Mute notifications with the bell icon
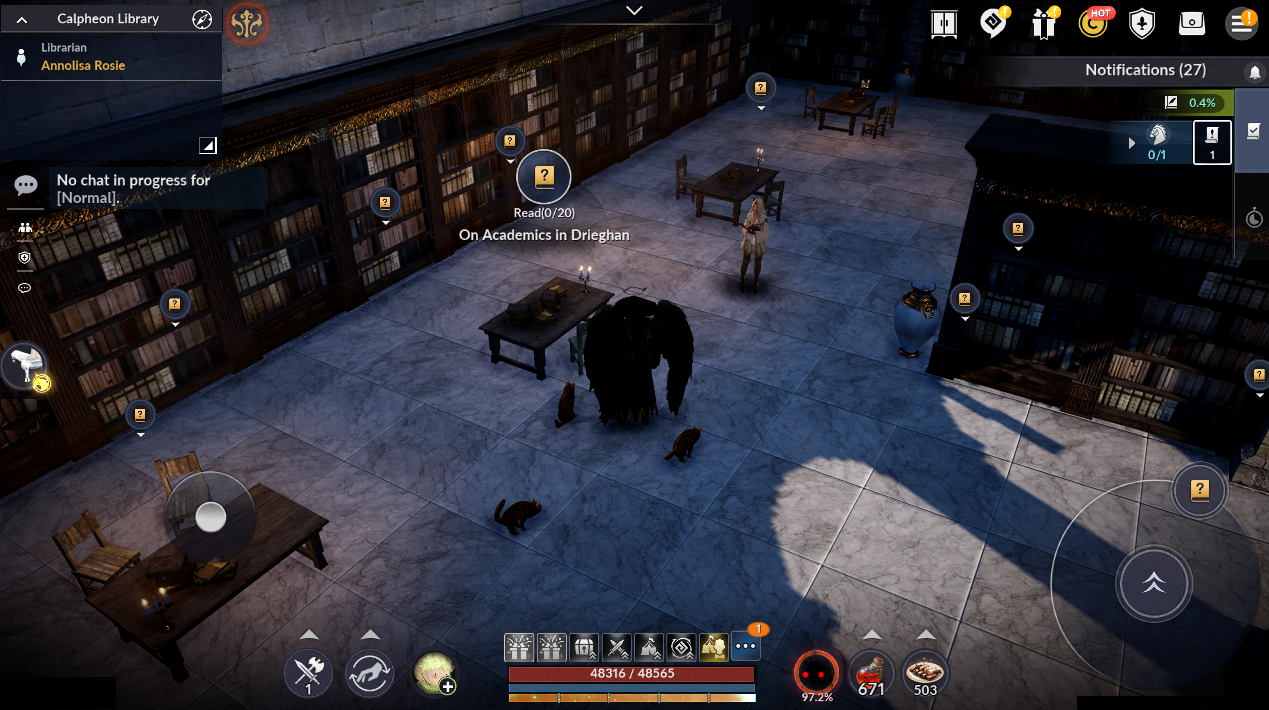The width and height of the screenshot is (1269, 710). [1254, 72]
